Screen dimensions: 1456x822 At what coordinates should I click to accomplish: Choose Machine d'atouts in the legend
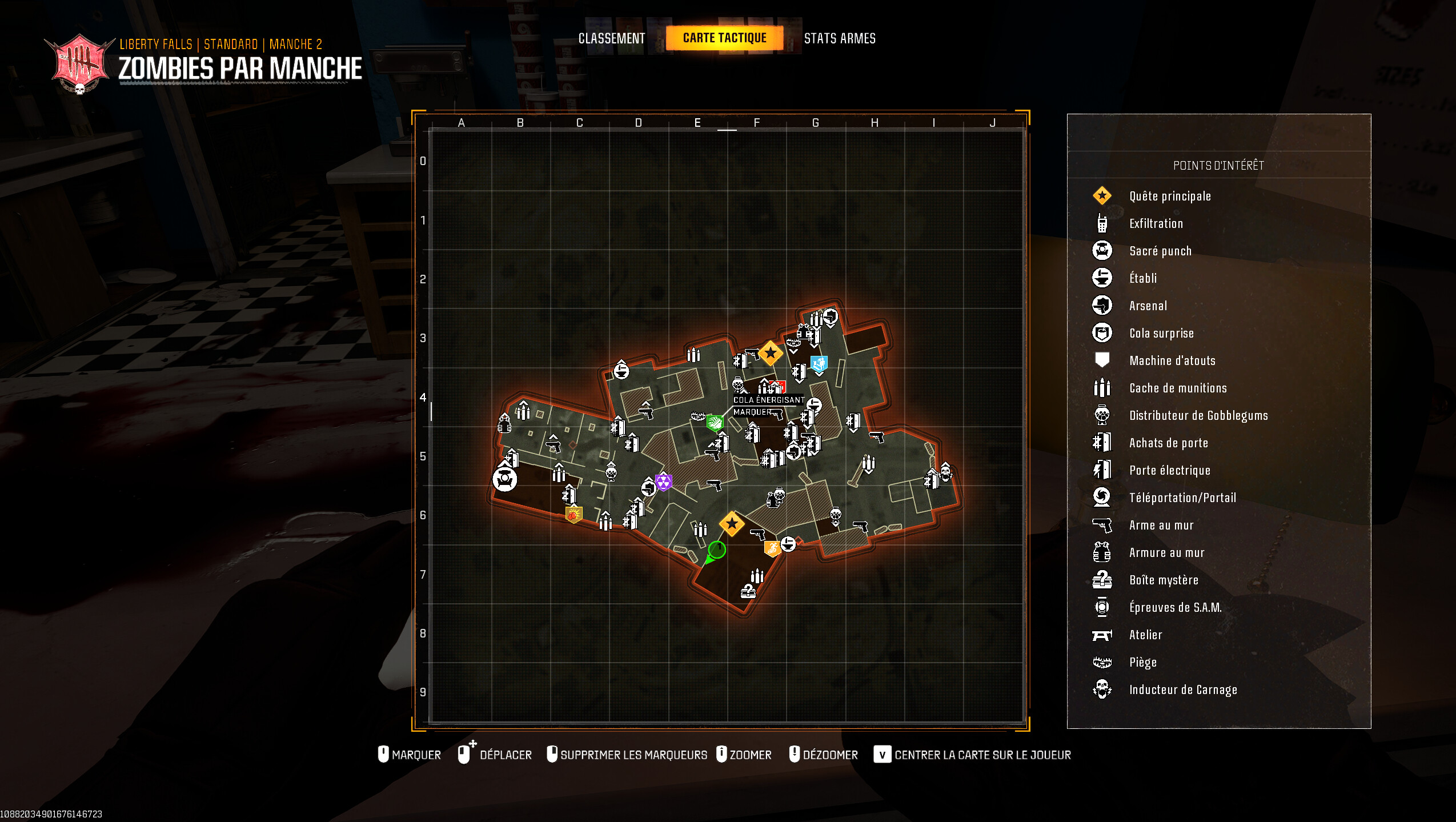point(1172,360)
